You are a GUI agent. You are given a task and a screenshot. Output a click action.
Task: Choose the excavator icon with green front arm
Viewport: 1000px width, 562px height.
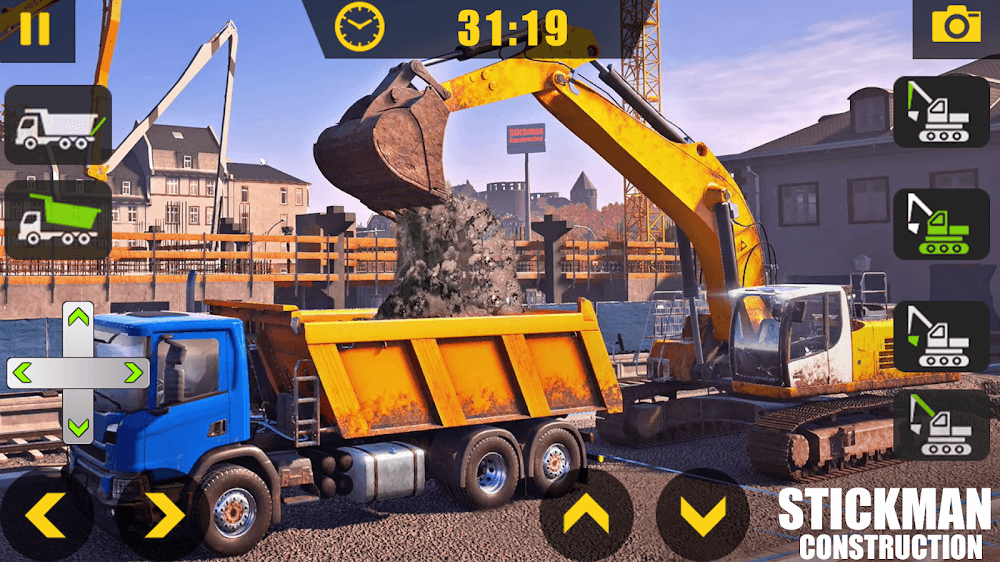[x=941, y=111]
